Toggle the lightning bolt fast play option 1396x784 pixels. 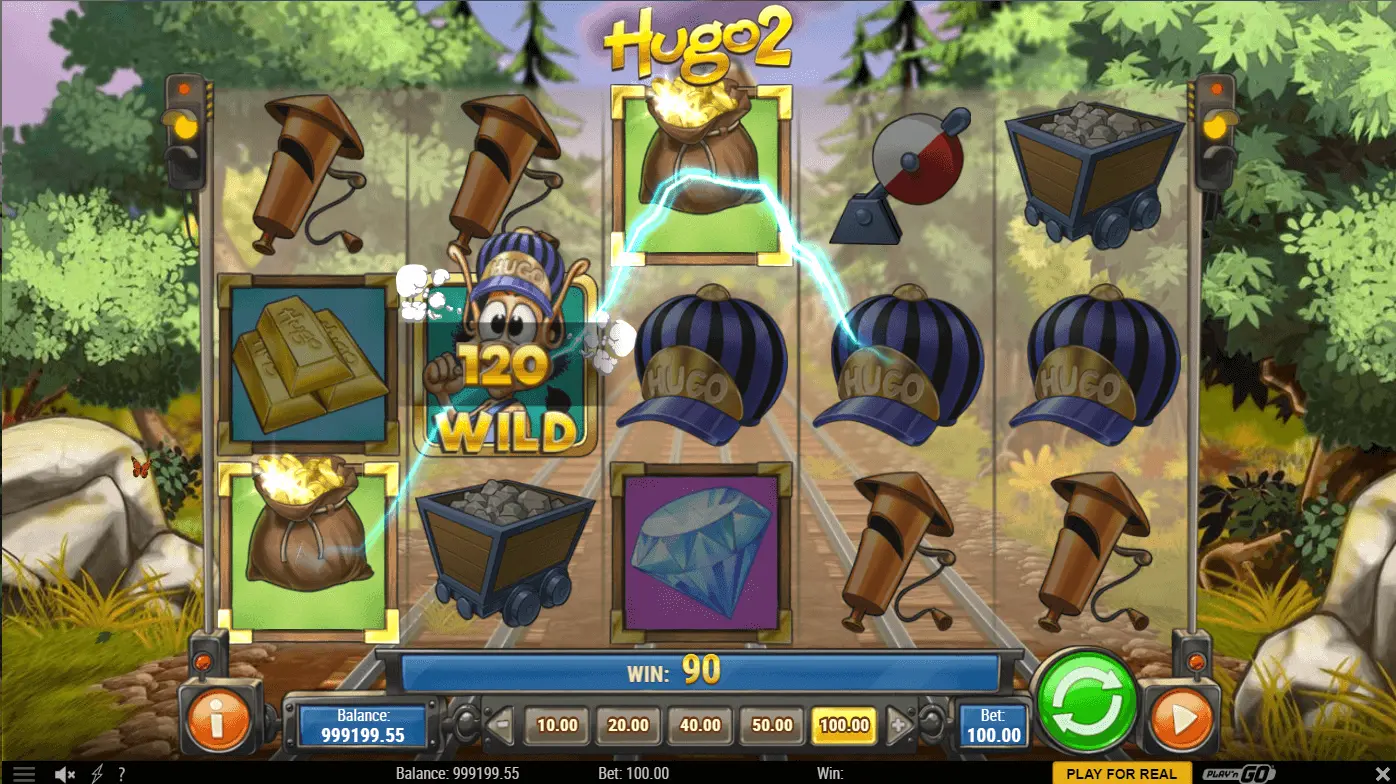tap(97, 774)
